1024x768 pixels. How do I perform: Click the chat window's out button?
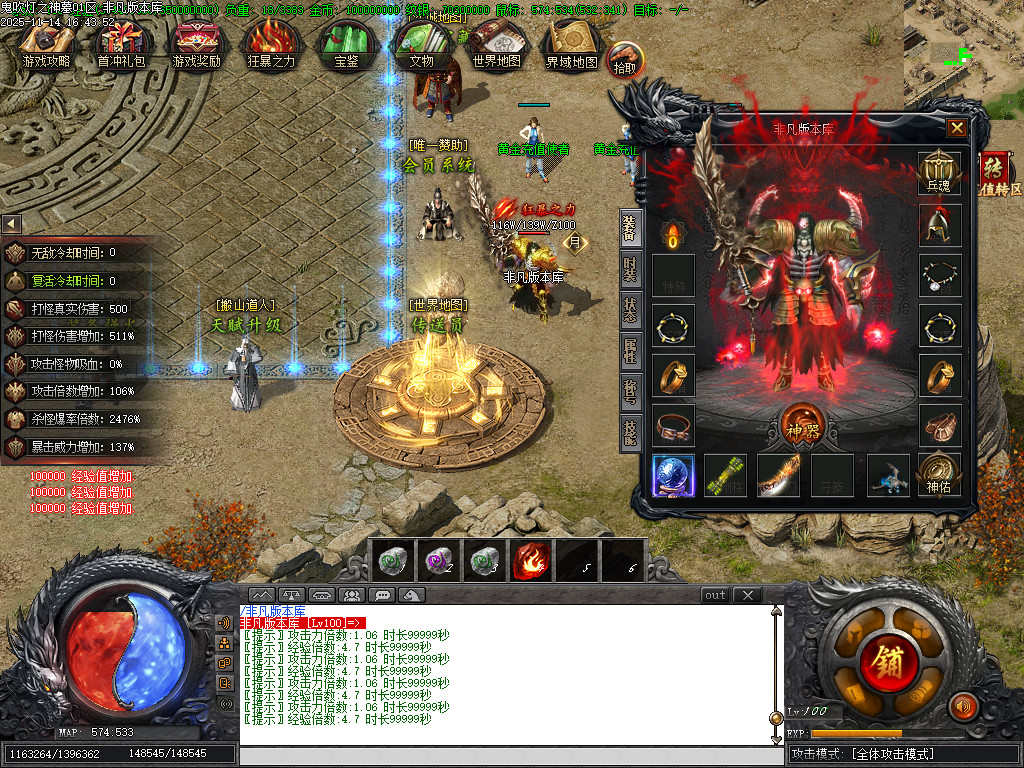coord(715,595)
